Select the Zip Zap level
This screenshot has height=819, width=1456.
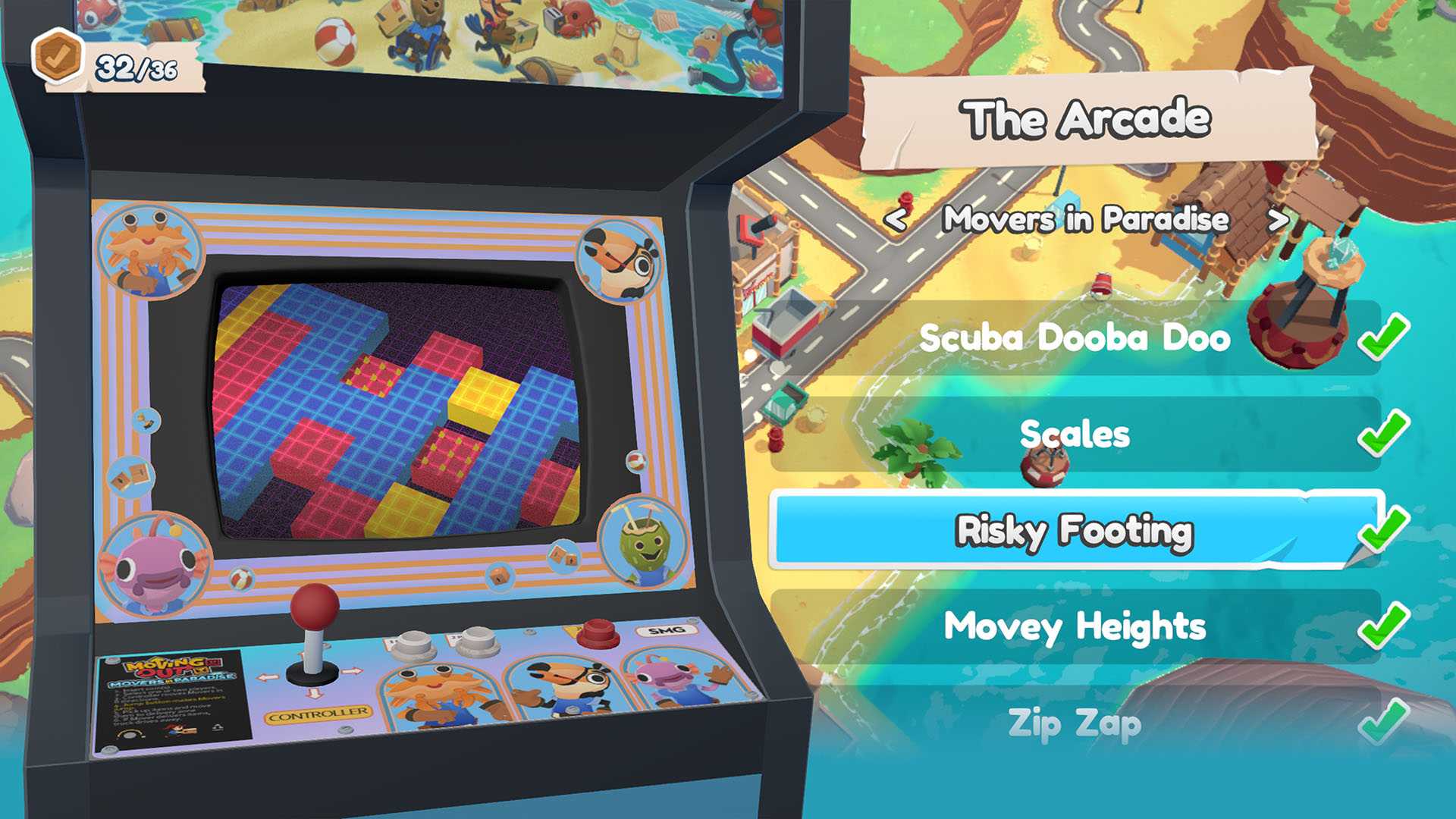click(x=1074, y=723)
